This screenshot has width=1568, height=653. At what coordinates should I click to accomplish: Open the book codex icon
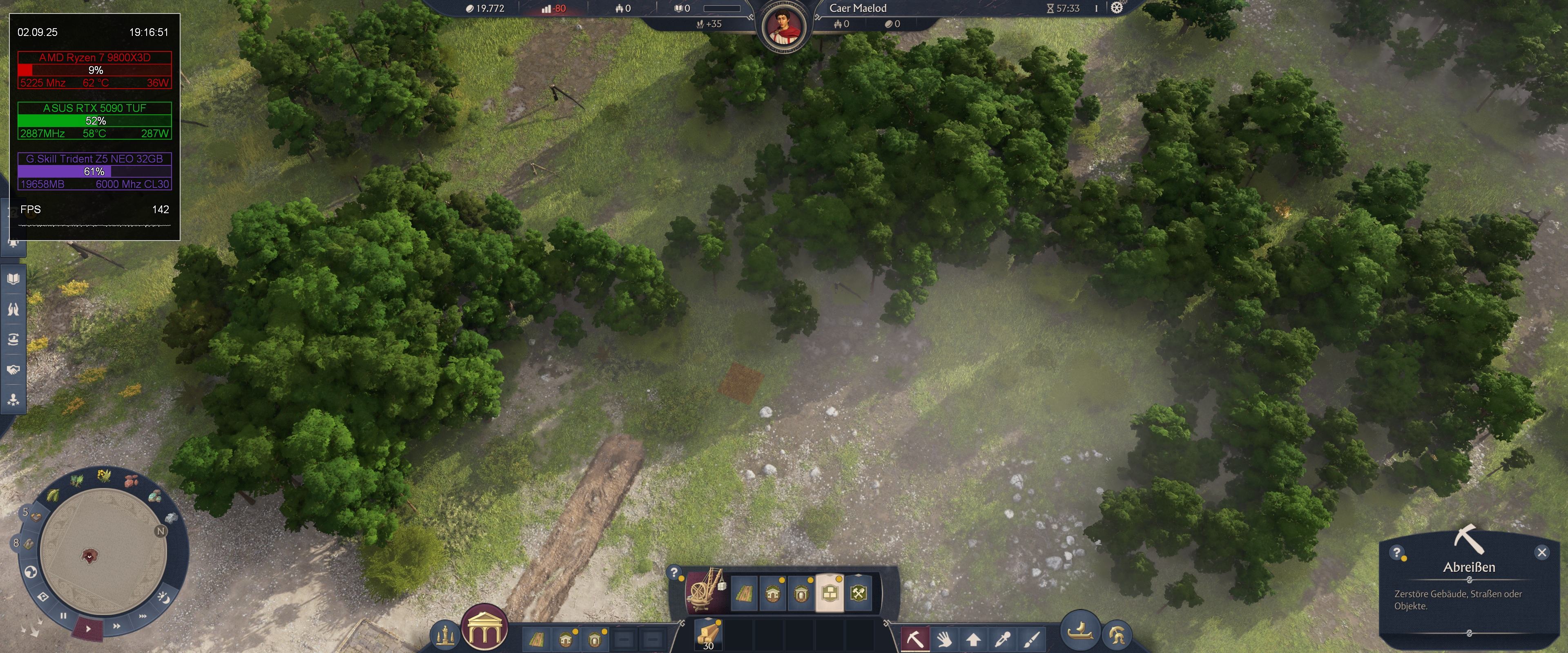pos(13,279)
